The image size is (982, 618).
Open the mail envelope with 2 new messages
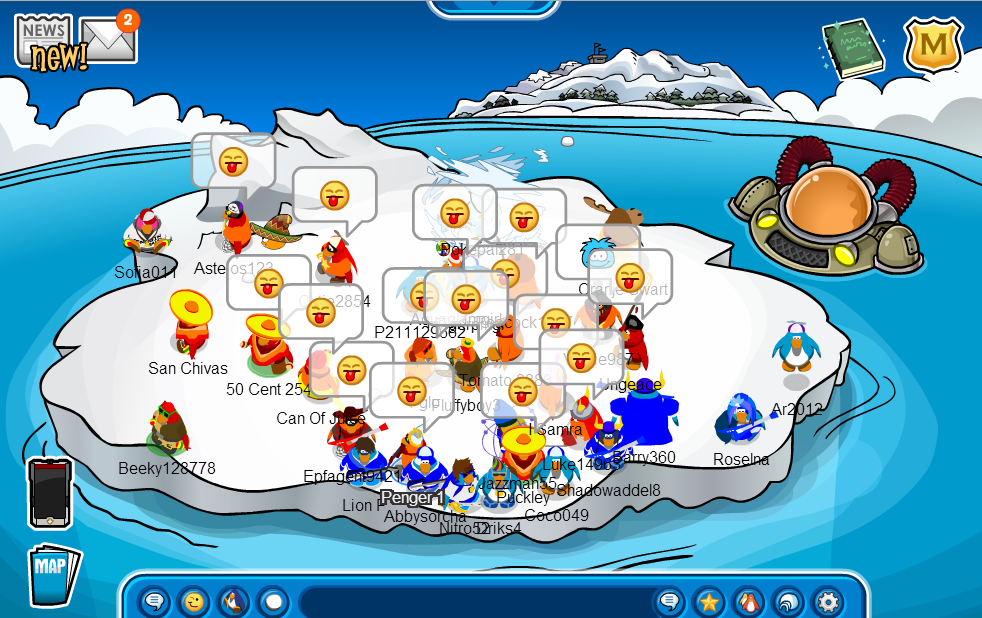pyautogui.click(x=109, y=39)
